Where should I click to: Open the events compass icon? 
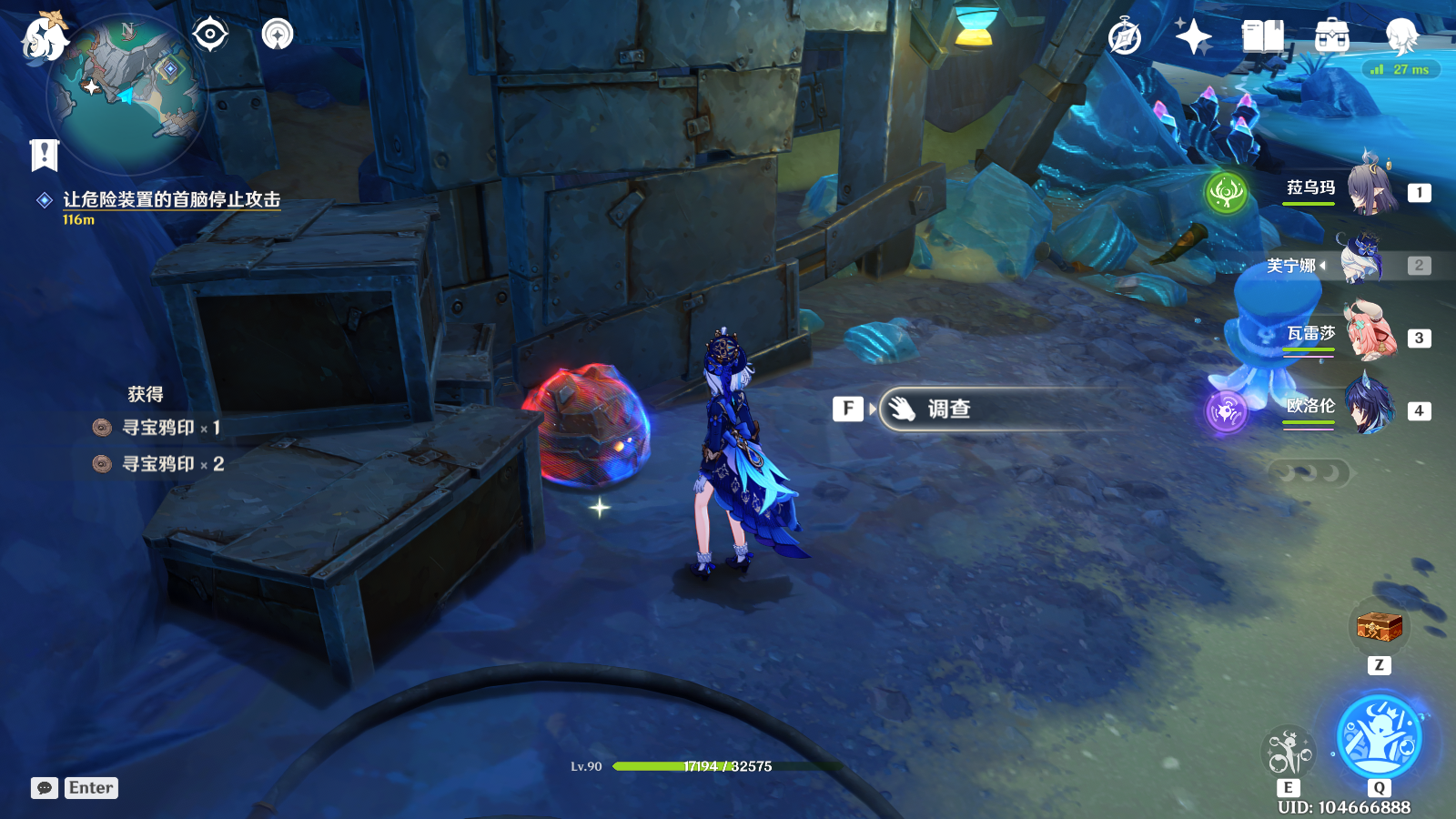click(x=1125, y=38)
